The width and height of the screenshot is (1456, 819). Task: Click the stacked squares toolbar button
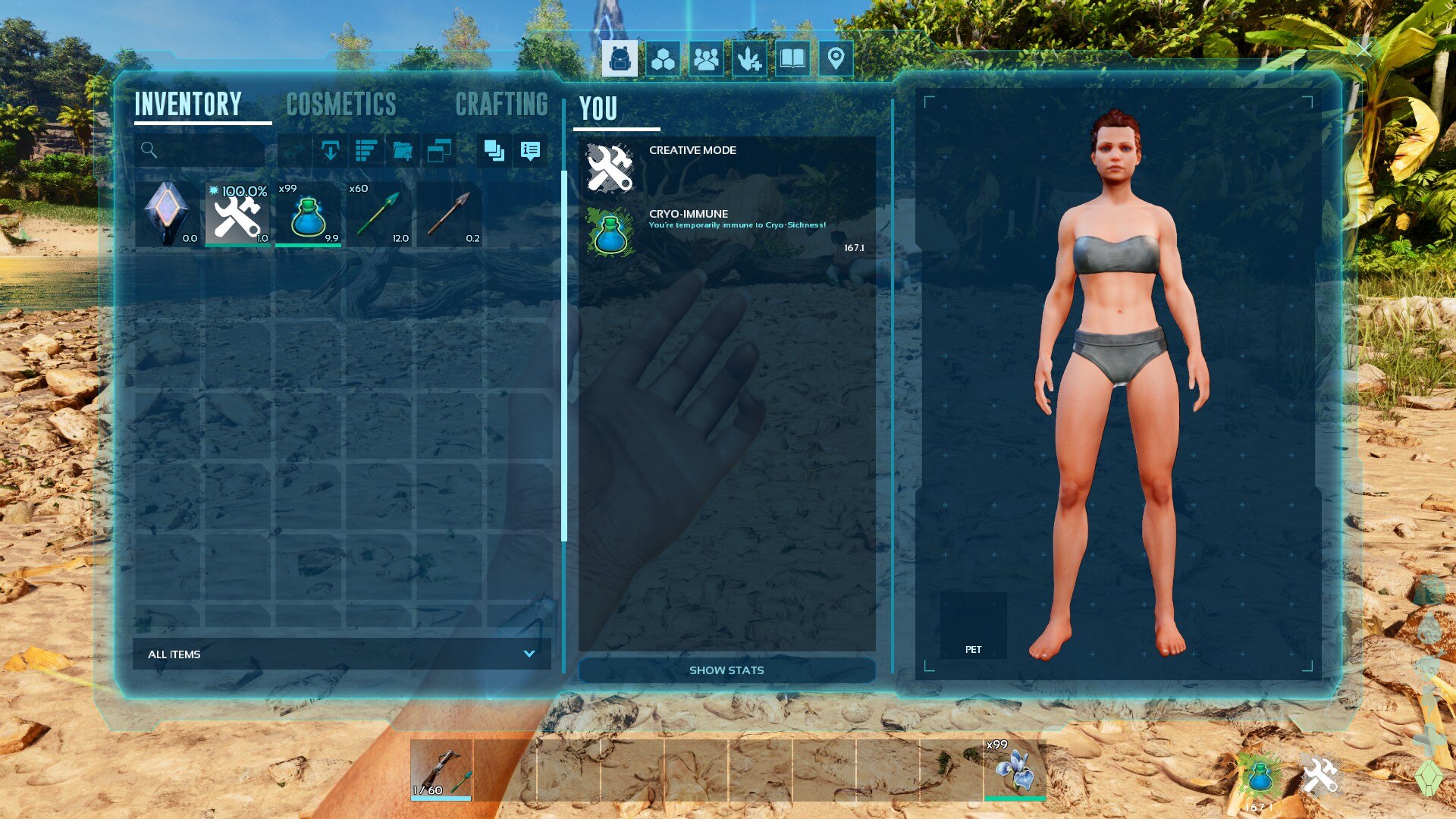click(x=494, y=151)
